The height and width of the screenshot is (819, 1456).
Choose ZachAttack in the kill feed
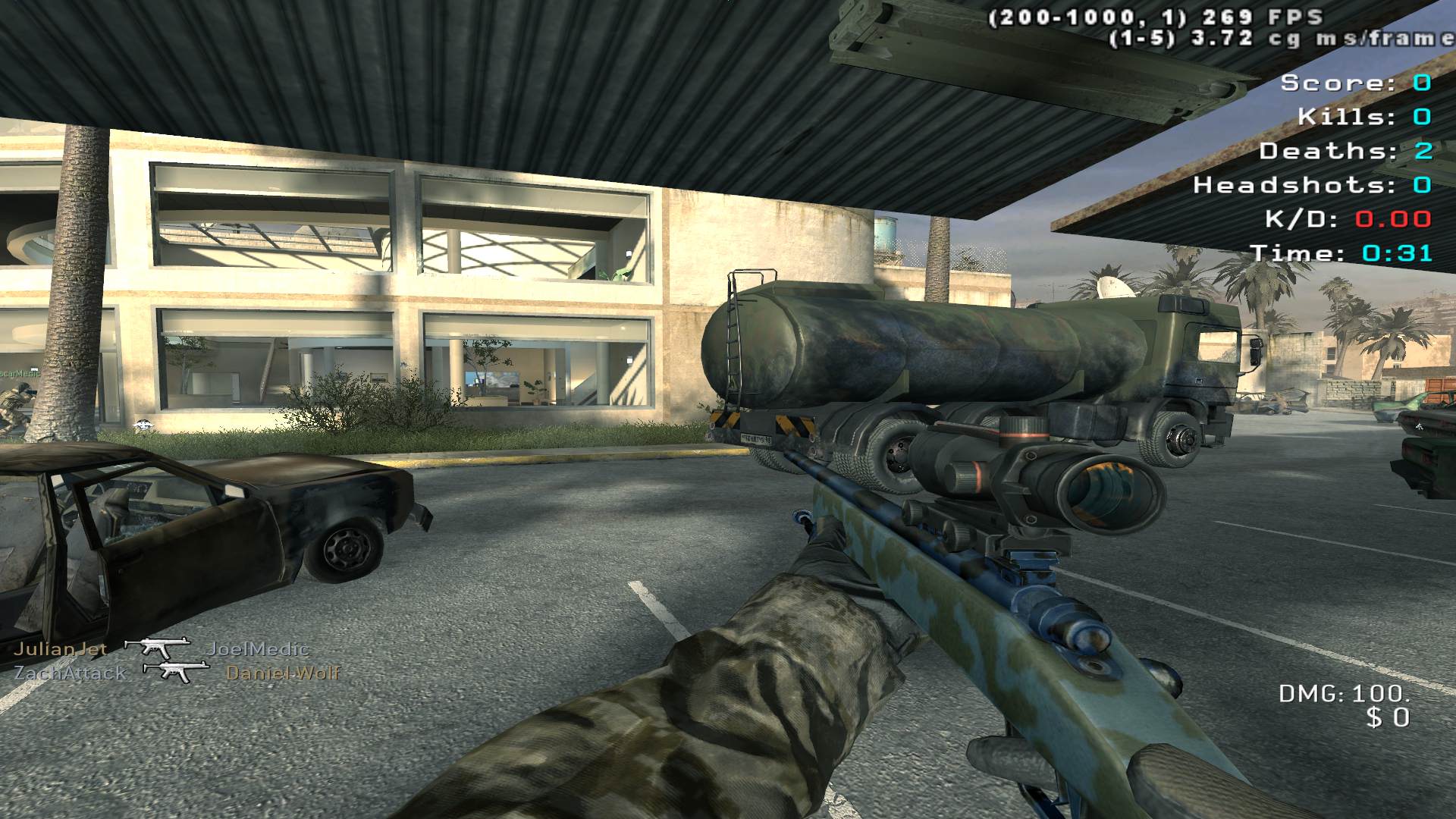pyautogui.click(x=71, y=673)
